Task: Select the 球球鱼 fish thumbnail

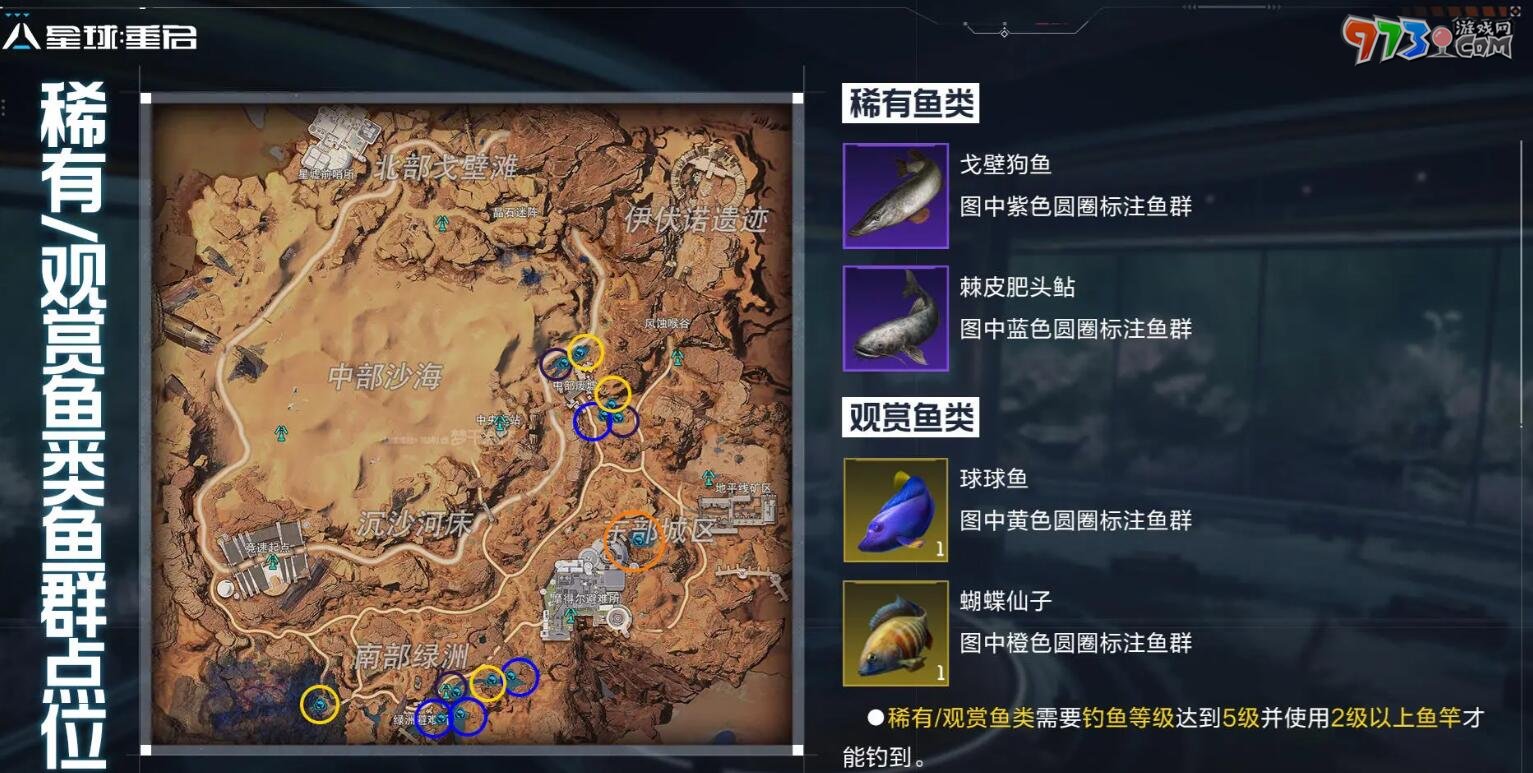Action: click(x=894, y=509)
